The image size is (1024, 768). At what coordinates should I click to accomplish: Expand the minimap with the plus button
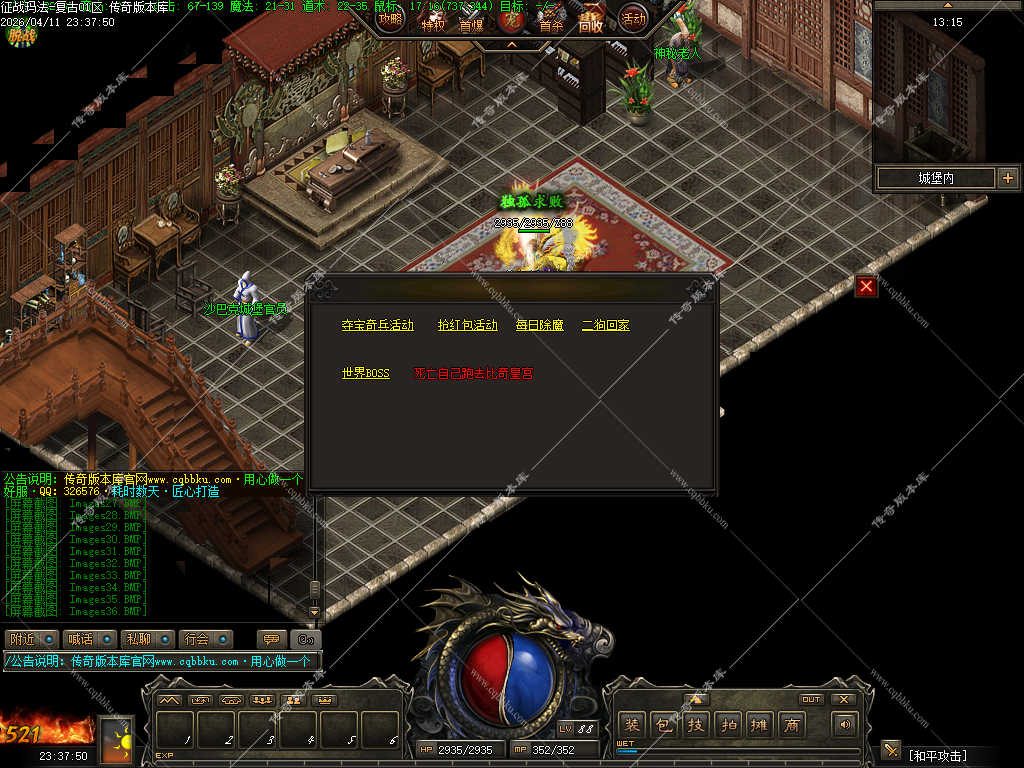[x=1007, y=178]
